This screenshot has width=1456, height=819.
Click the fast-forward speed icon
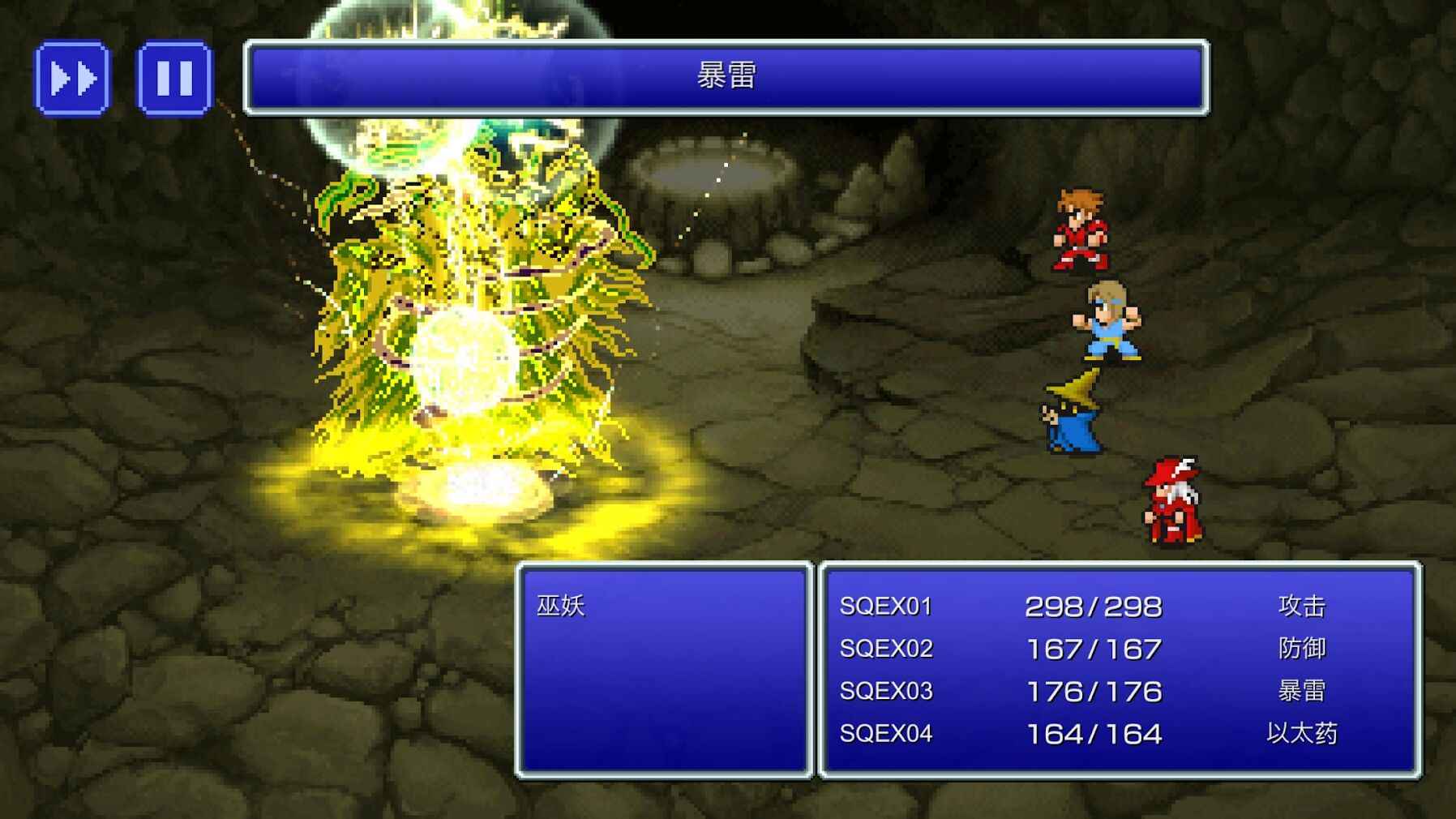(71, 77)
